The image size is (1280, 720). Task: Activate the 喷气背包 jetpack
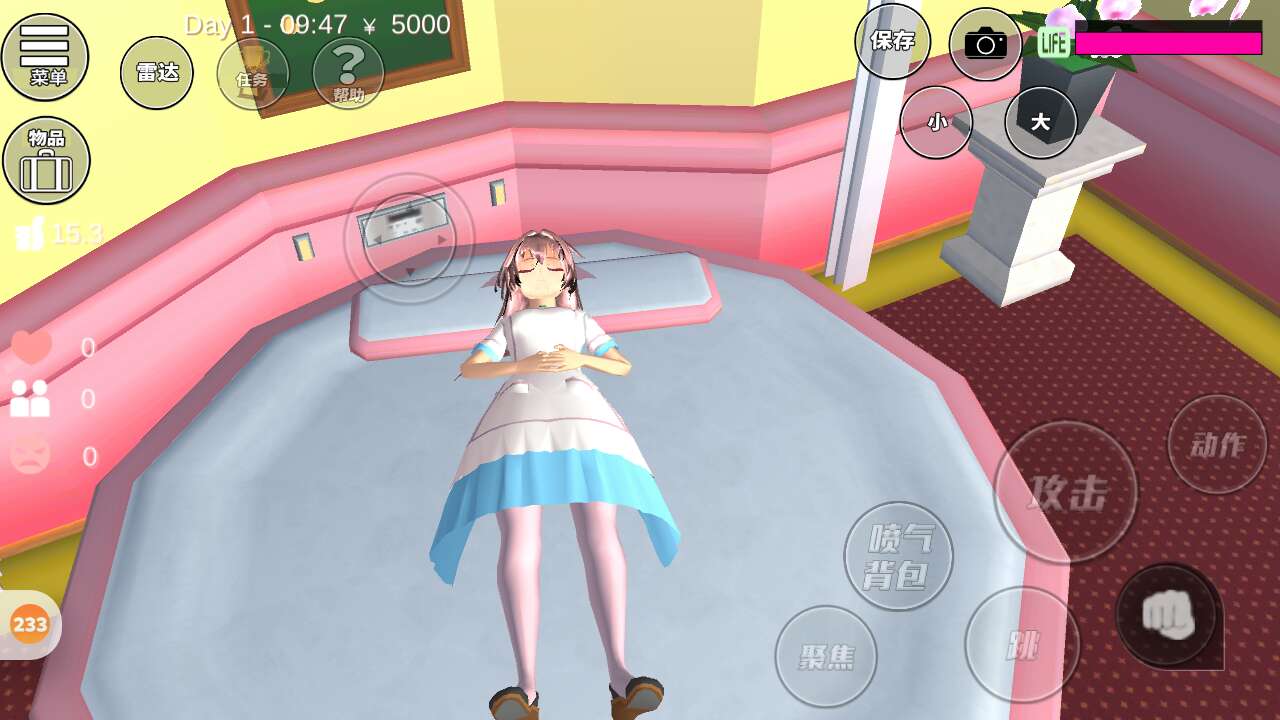click(x=898, y=556)
